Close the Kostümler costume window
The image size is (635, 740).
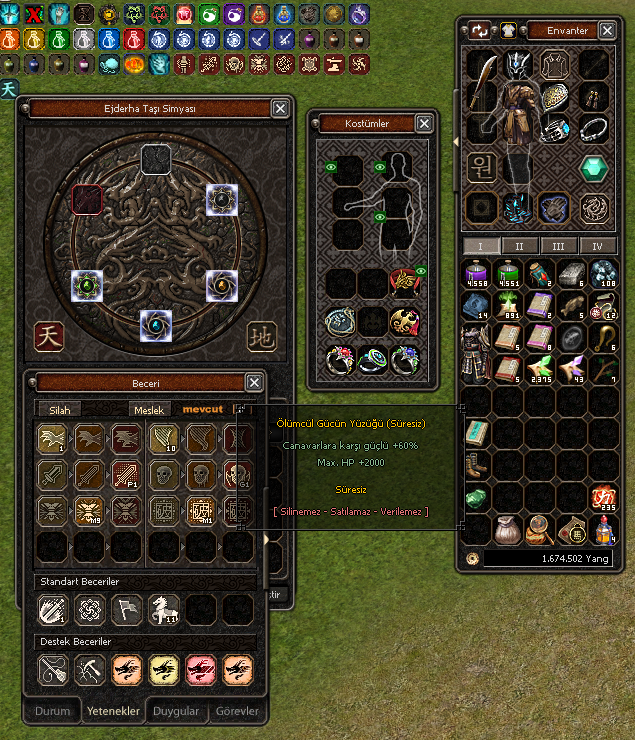point(424,123)
